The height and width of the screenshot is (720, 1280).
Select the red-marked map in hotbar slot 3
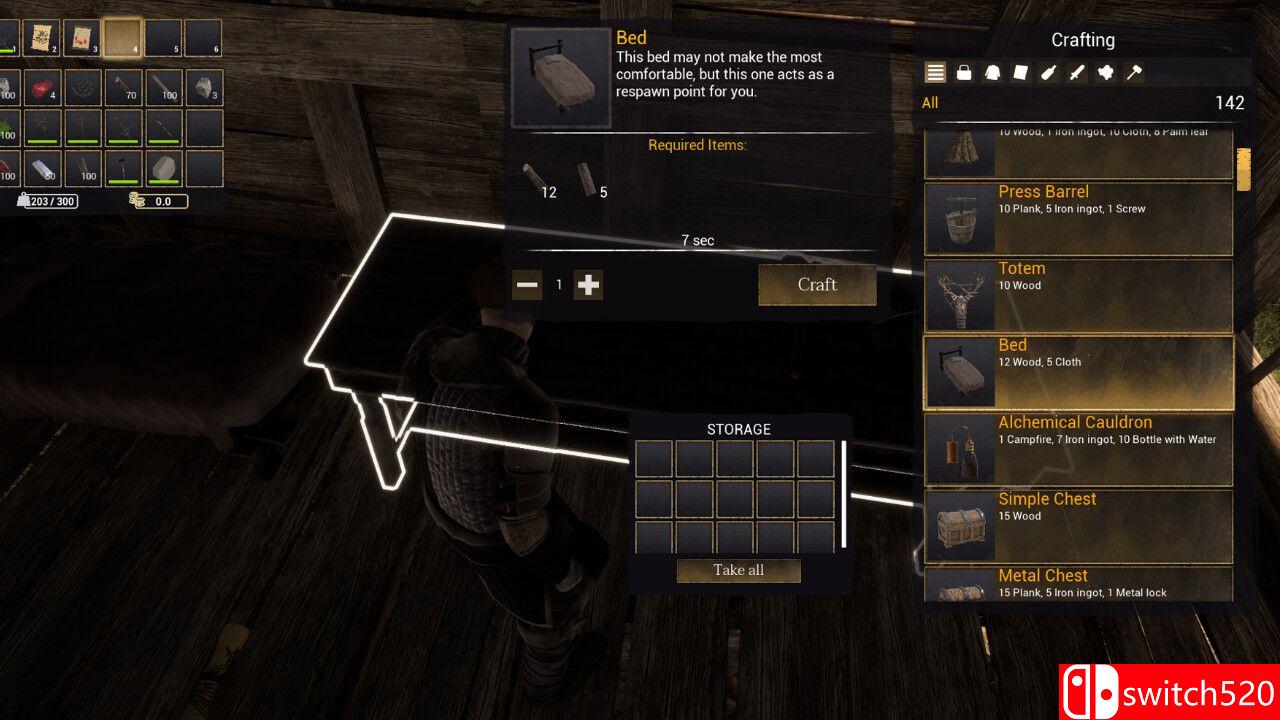83,38
